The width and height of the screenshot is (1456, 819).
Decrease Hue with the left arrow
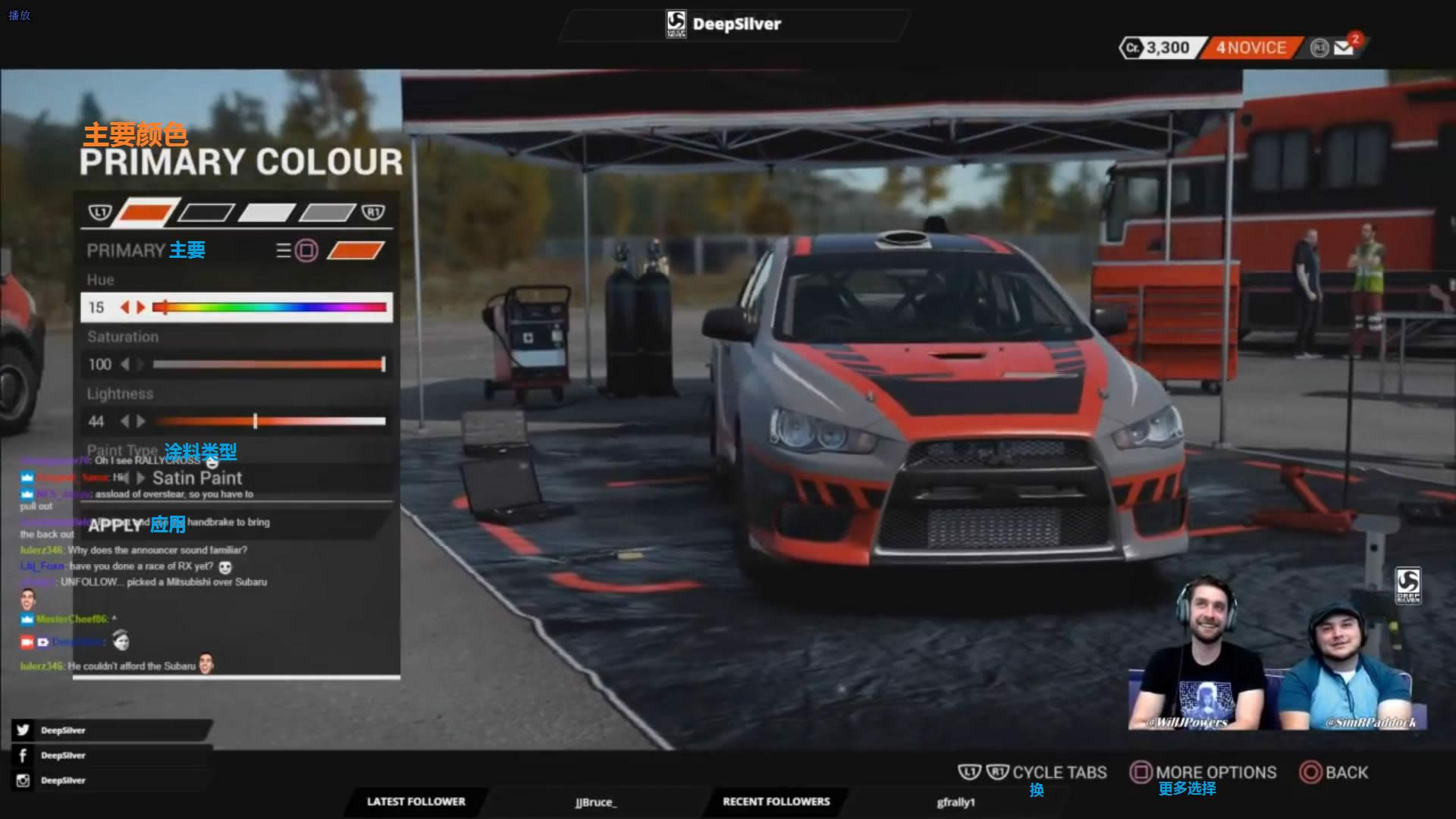coord(125,307)
